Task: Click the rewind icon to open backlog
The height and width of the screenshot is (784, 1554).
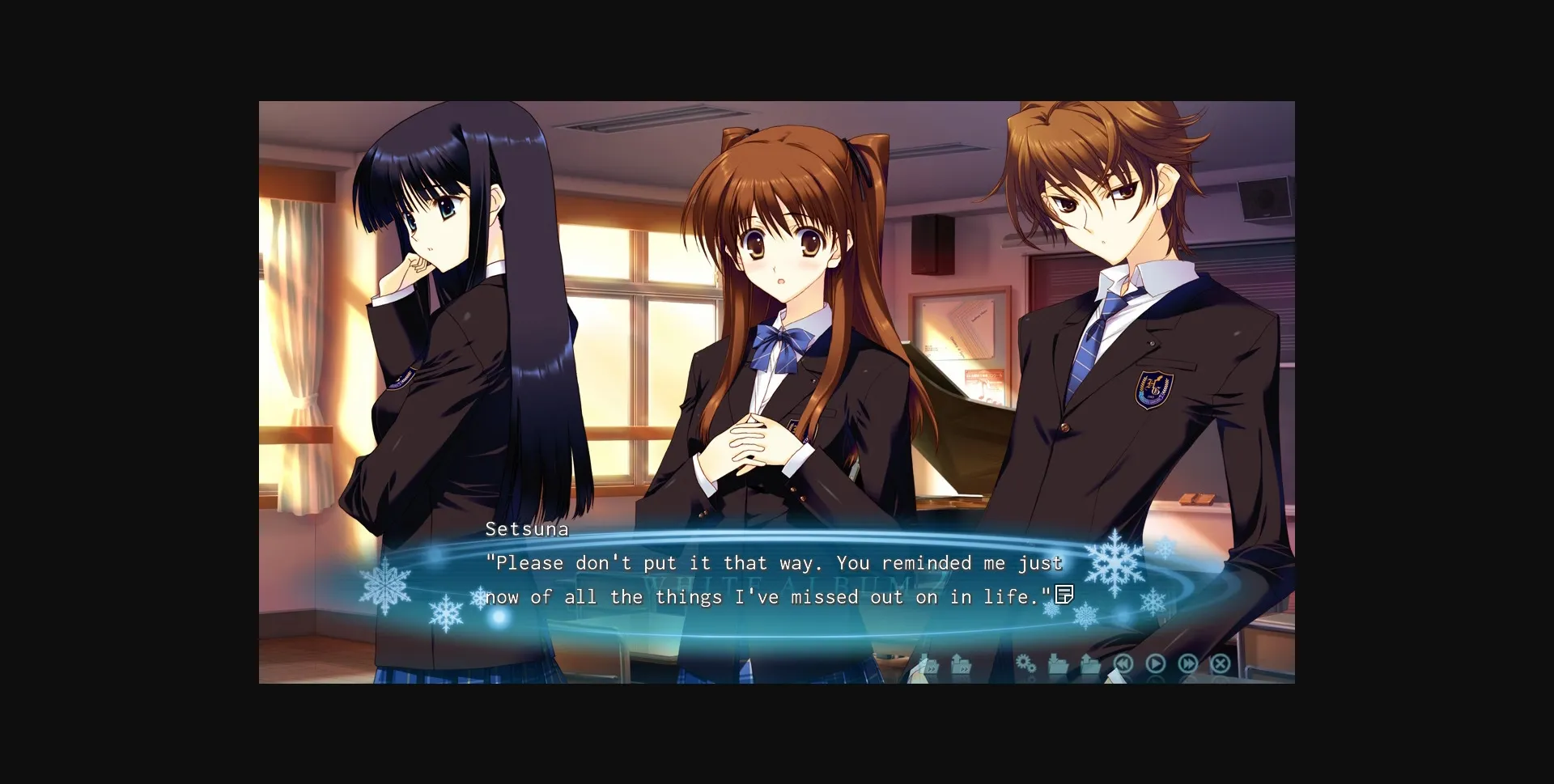Action: coord(1125,663)
